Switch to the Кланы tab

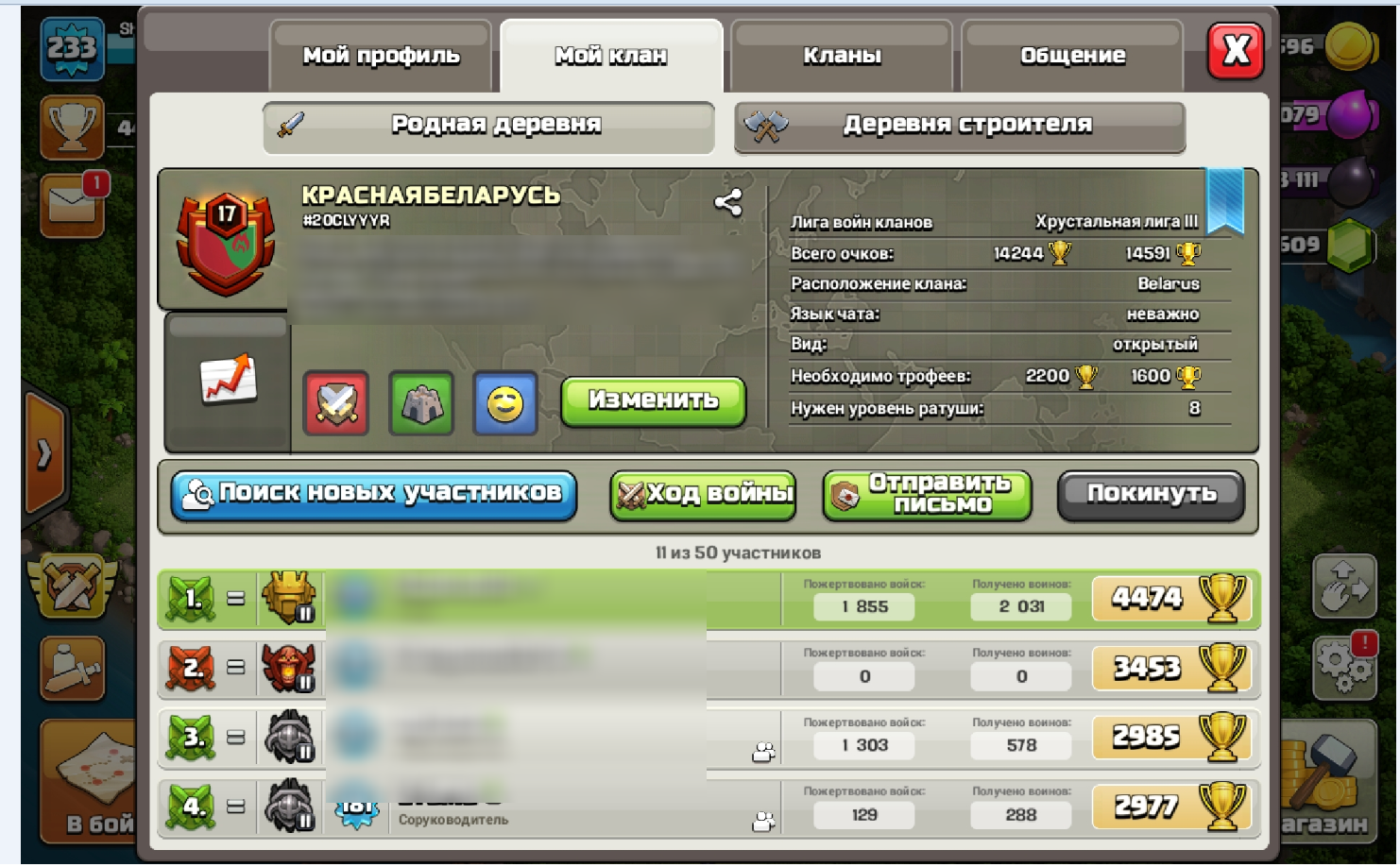[x=841, y=57]
